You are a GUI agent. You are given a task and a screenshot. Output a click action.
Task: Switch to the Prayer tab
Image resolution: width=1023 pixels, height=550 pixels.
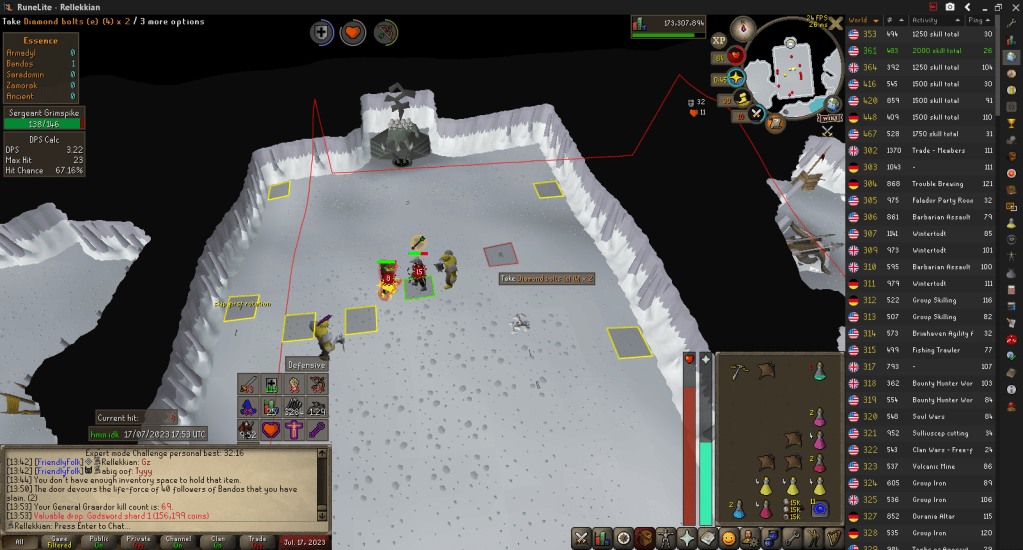click(x=687, y=539)
